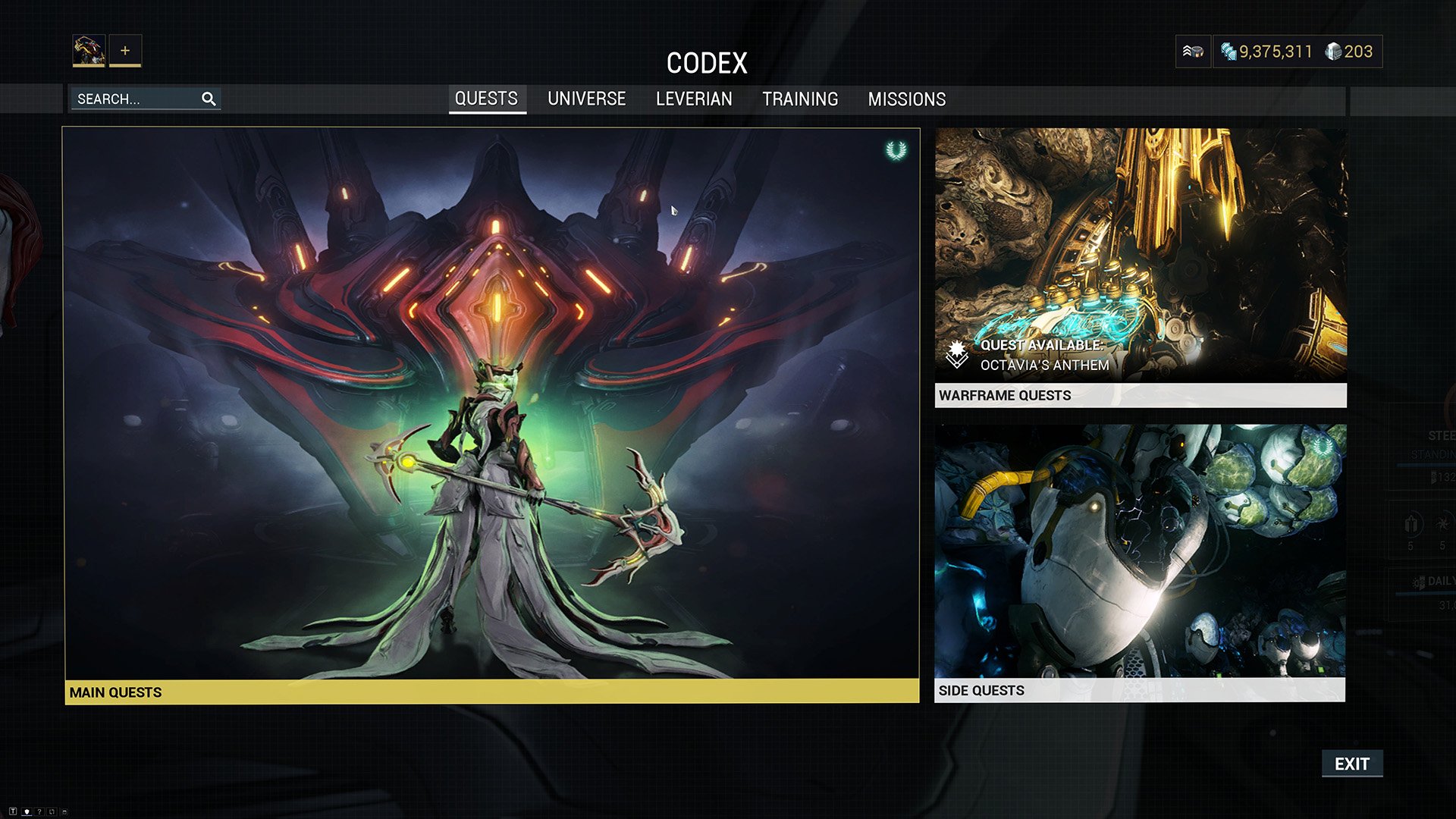Open the MISSIONS section
The image size is (1456, 819).
point(907,99)
